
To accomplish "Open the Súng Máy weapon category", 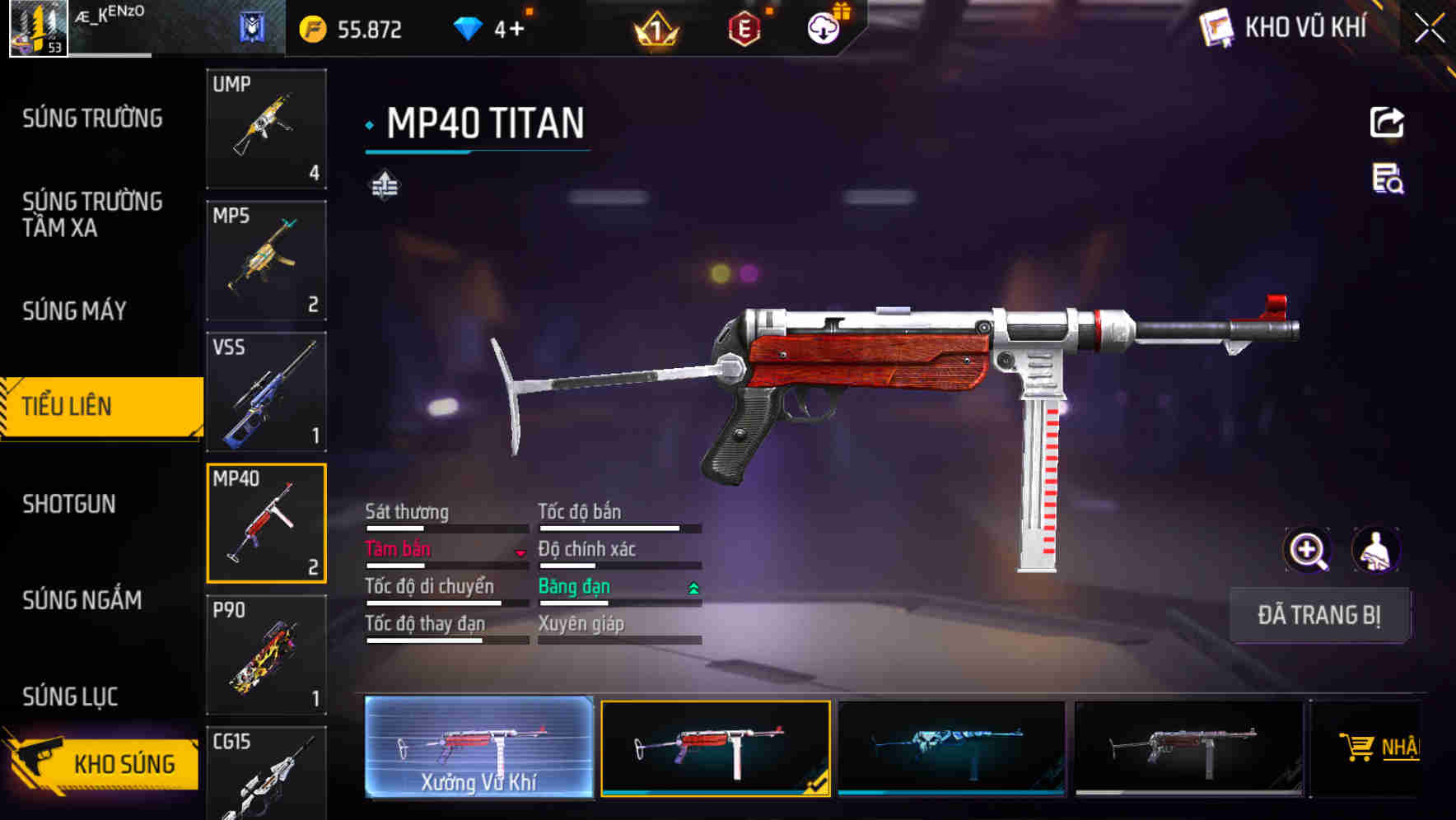I will [x=74, y=311].
